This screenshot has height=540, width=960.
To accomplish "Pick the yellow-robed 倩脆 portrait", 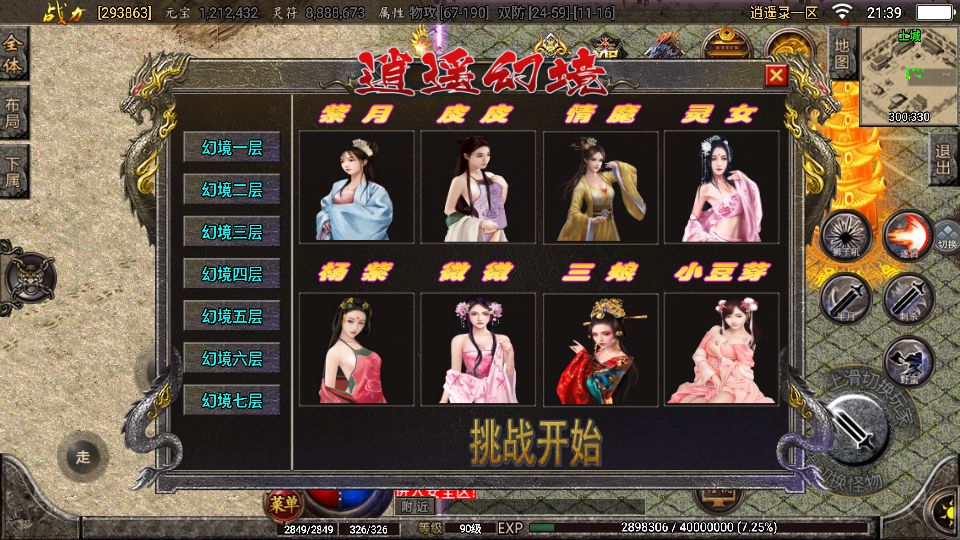I will (600, 187).
